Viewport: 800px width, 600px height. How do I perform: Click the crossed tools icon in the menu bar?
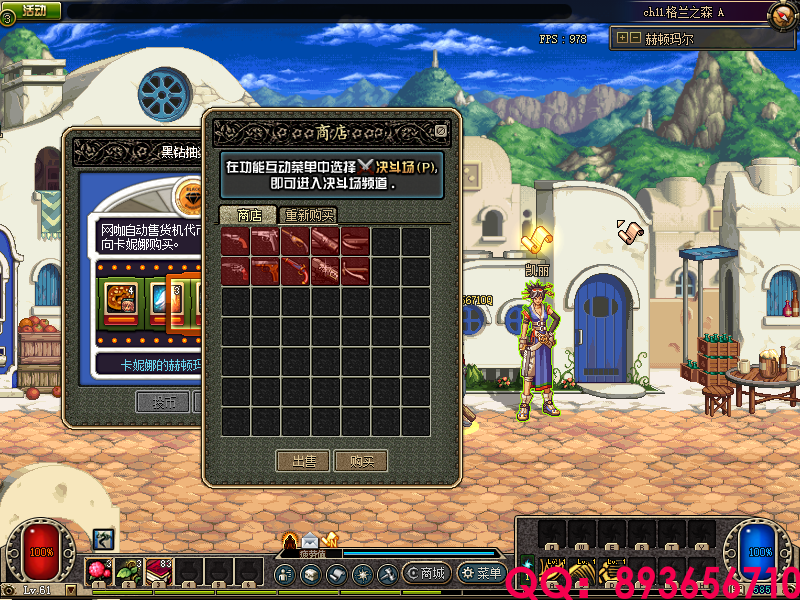[x=387, y=575]
